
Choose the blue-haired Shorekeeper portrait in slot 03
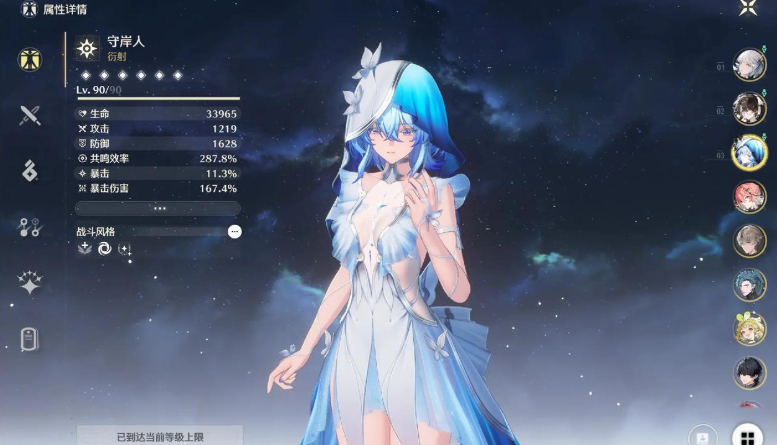click(749, 153)
